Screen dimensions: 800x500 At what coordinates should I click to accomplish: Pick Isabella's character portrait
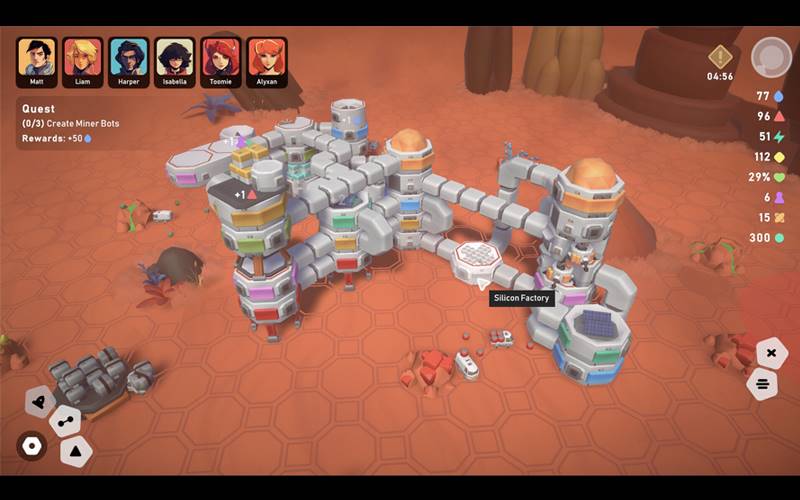click(175, 61)
